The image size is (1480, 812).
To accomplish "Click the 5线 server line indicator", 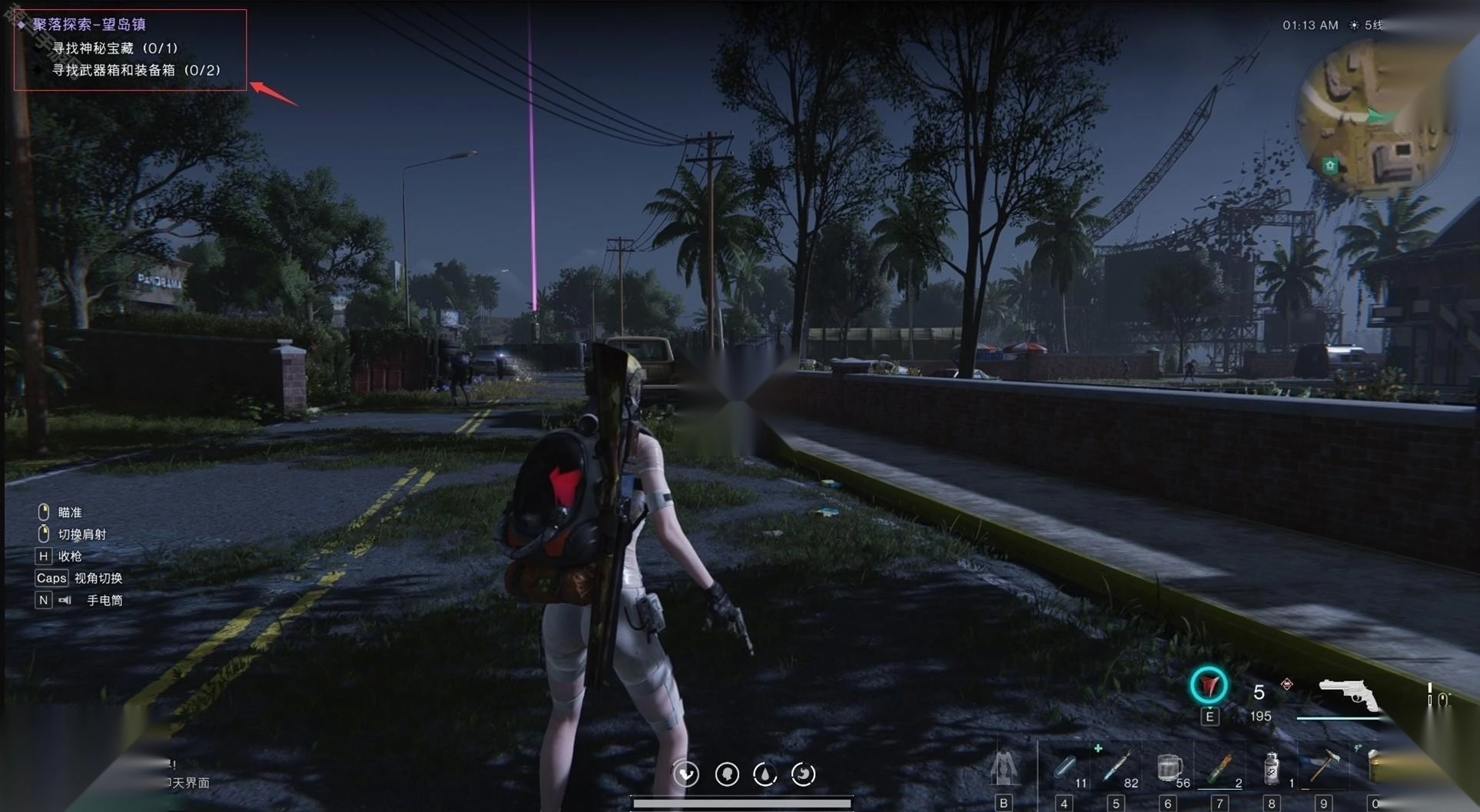I will [x=1373, y=25].
